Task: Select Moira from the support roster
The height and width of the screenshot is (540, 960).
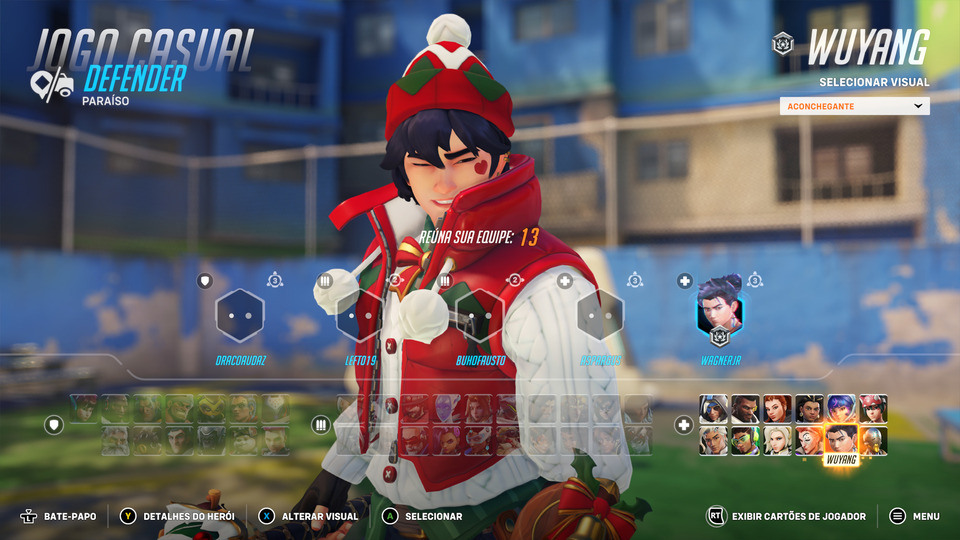Action: pyautogui.click(x=808, y=440)
